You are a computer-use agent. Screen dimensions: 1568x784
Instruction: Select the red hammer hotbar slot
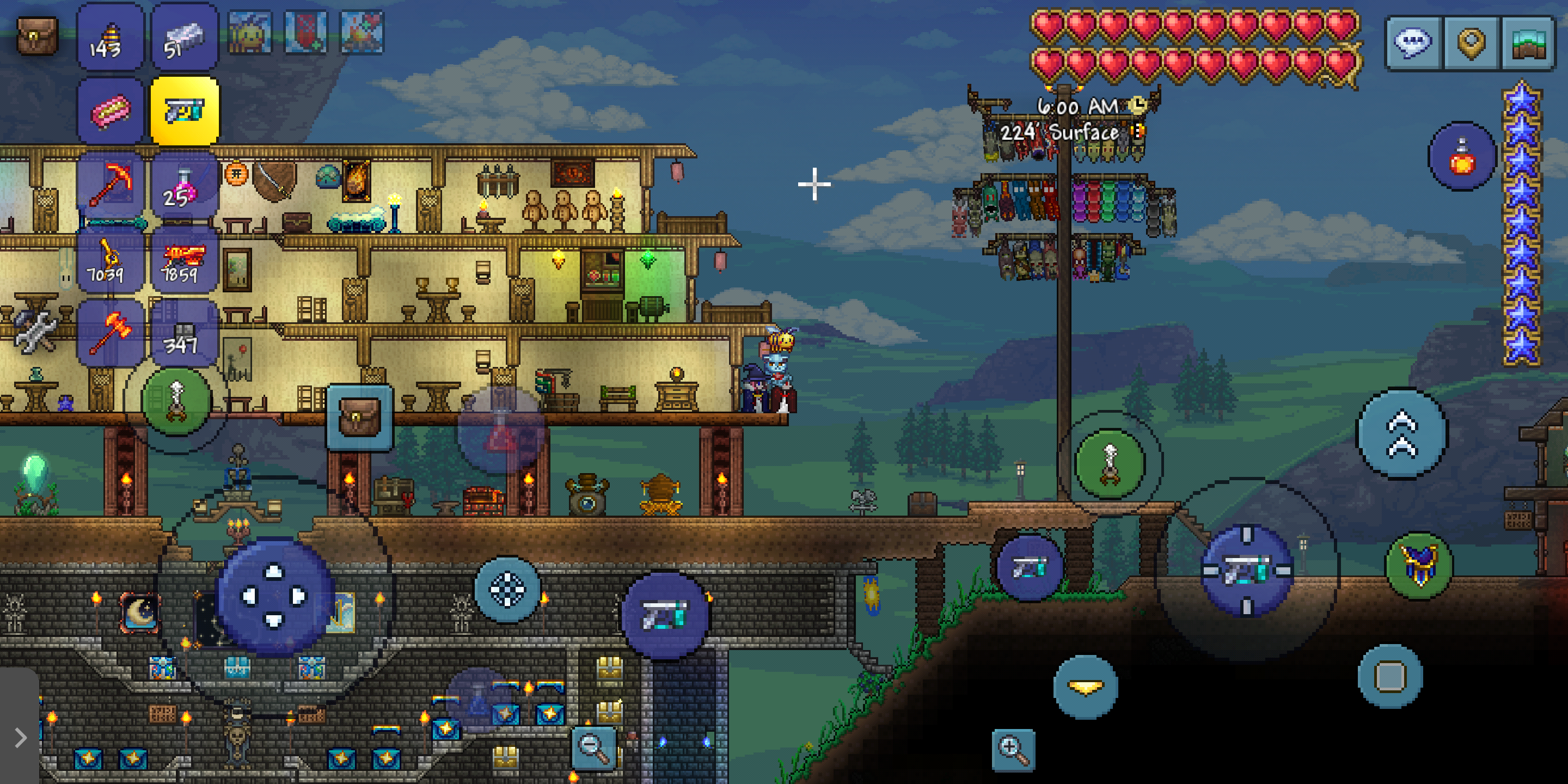pos(110,333)
